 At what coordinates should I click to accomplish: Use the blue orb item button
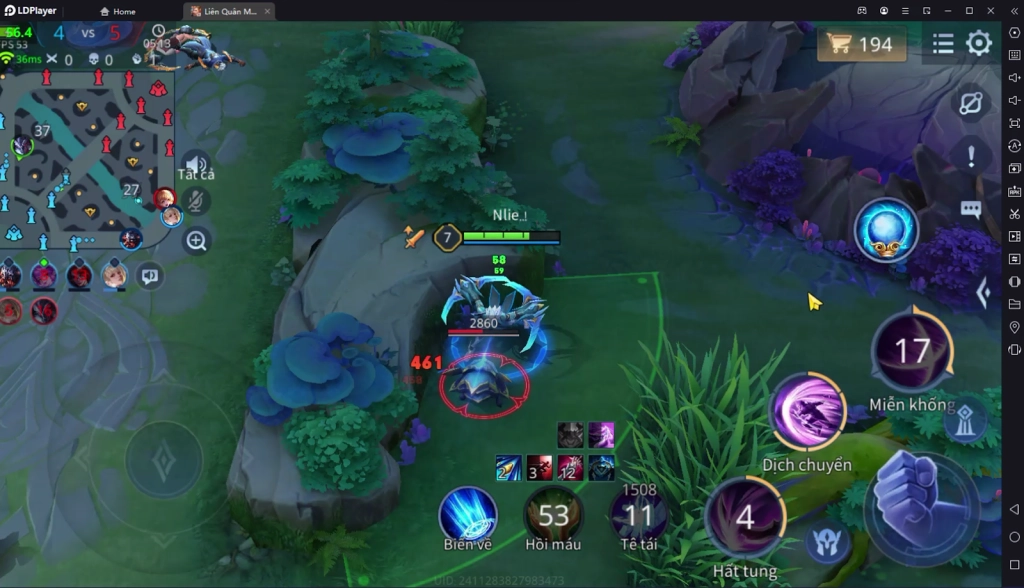click(x=886, y=230)
